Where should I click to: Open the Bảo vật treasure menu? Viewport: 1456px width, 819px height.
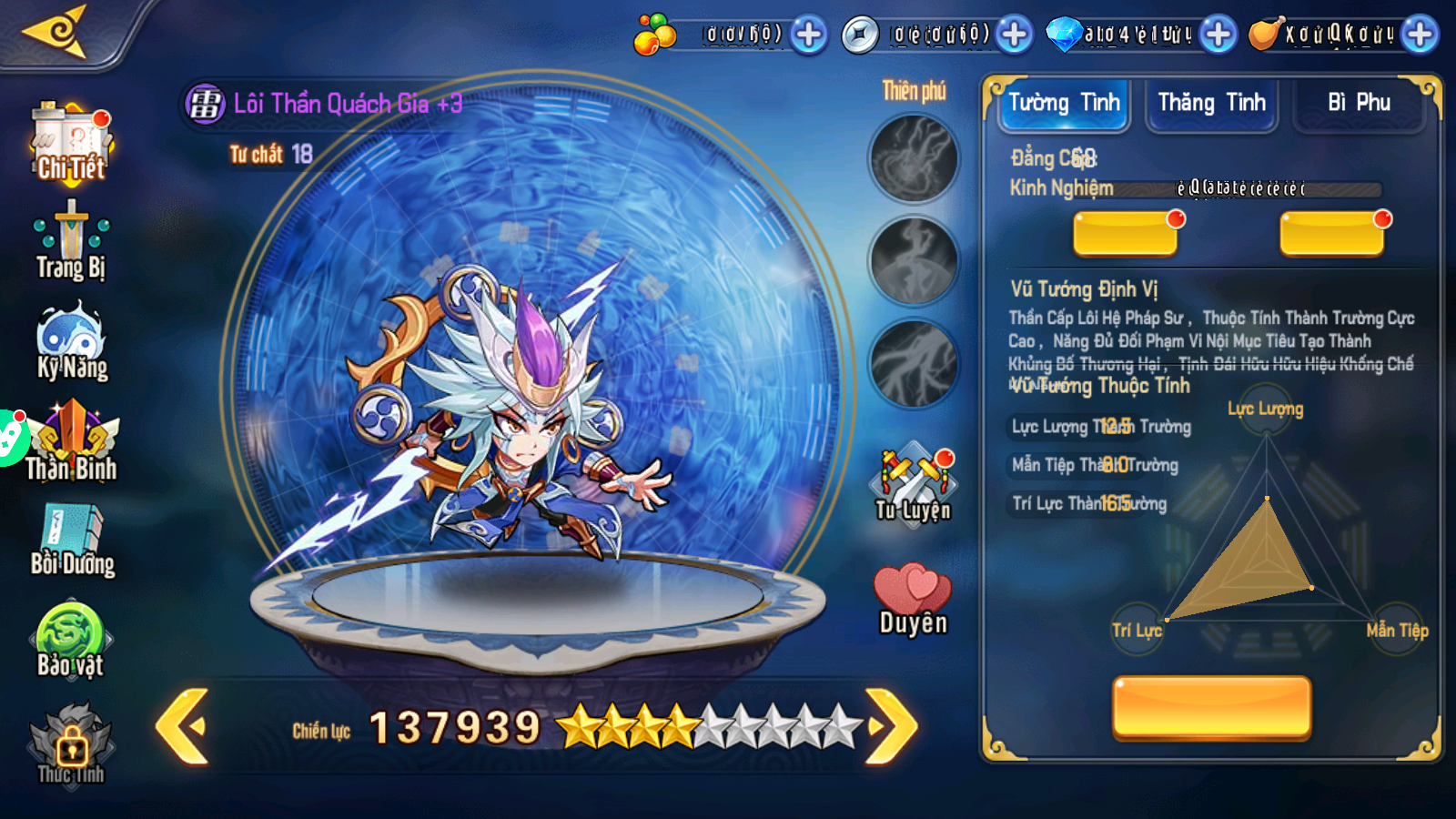tap(71, 641)
